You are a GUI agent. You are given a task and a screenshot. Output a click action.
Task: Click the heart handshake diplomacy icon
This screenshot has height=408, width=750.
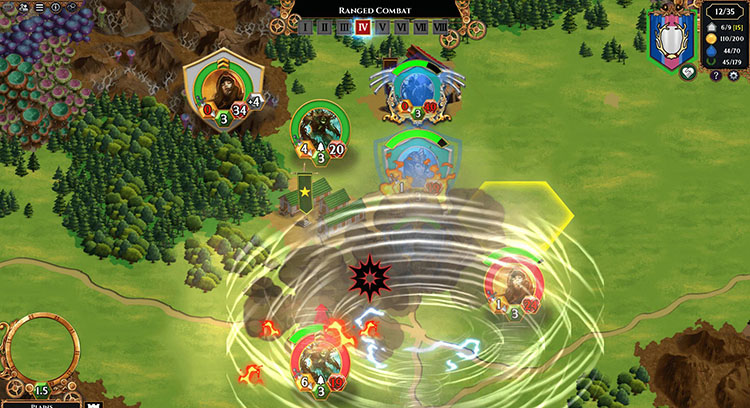687,73
